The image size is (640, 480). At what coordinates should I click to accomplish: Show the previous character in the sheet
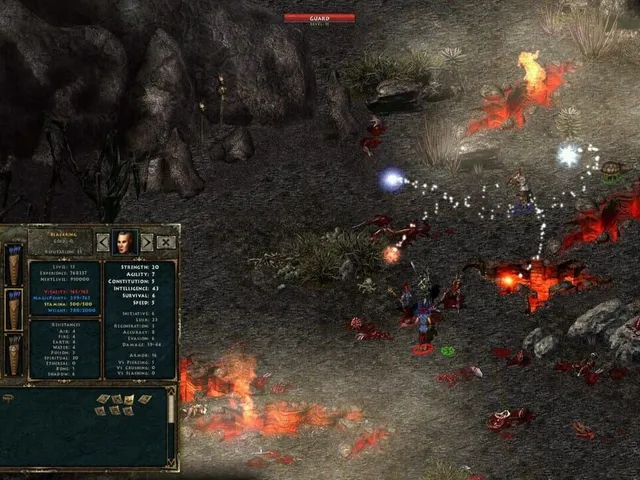pos(103,242)
